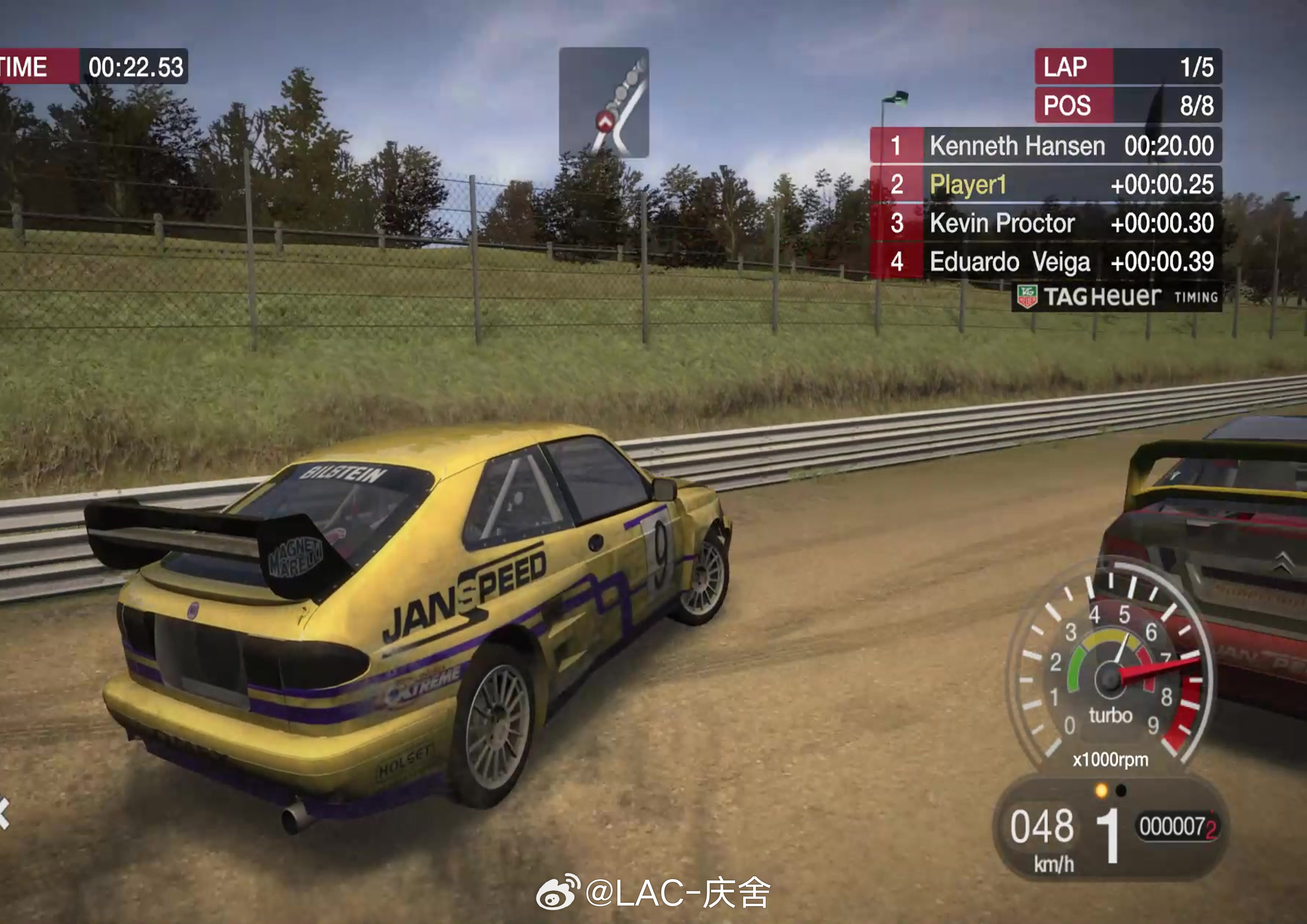Select the Player1 leaderboard row
This screenshot has width=1307, height=924.
pyautogui.click(x=1046, y=184)
